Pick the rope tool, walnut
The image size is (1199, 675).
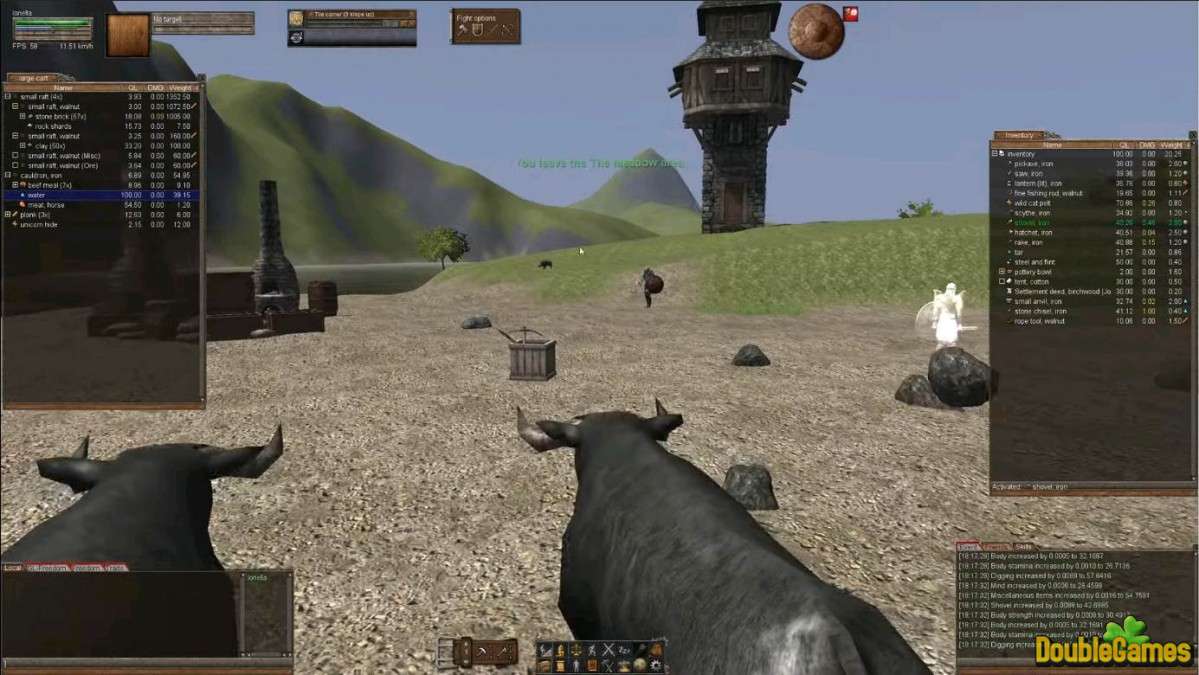[x=1043, y=321]
